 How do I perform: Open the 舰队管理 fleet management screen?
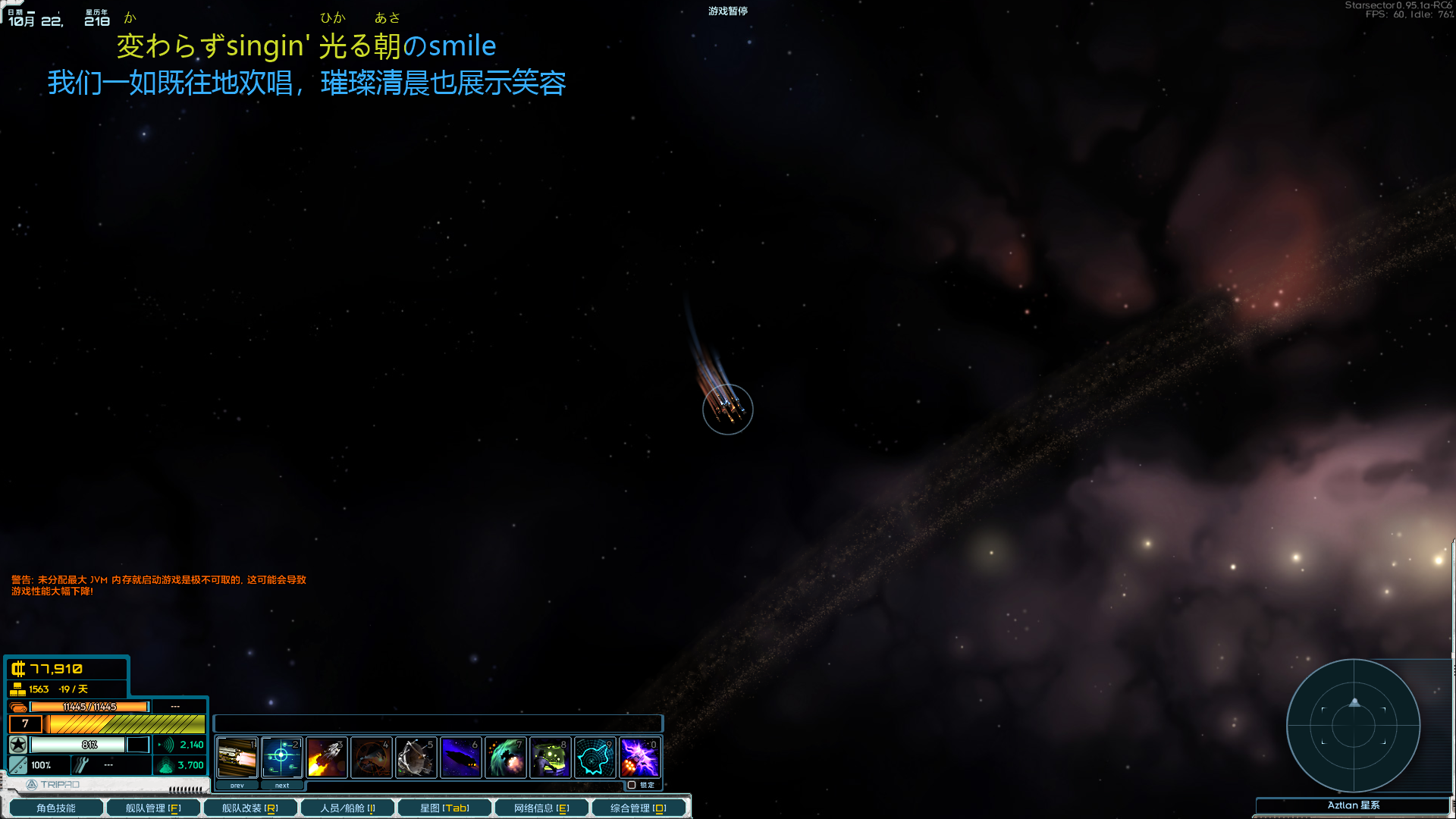[x=153, y=808]
